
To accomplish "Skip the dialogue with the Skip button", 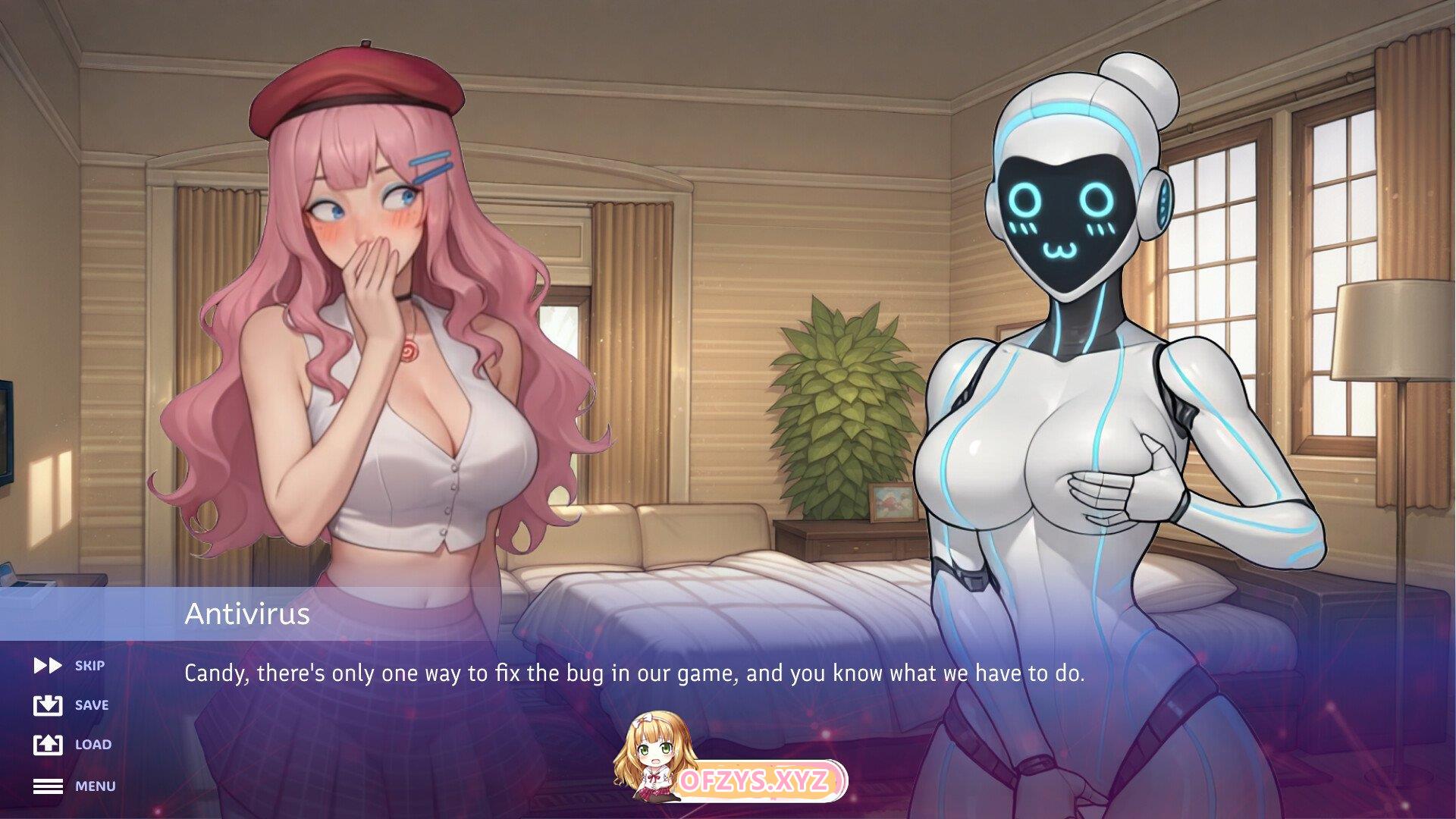I will coord(70,666).
